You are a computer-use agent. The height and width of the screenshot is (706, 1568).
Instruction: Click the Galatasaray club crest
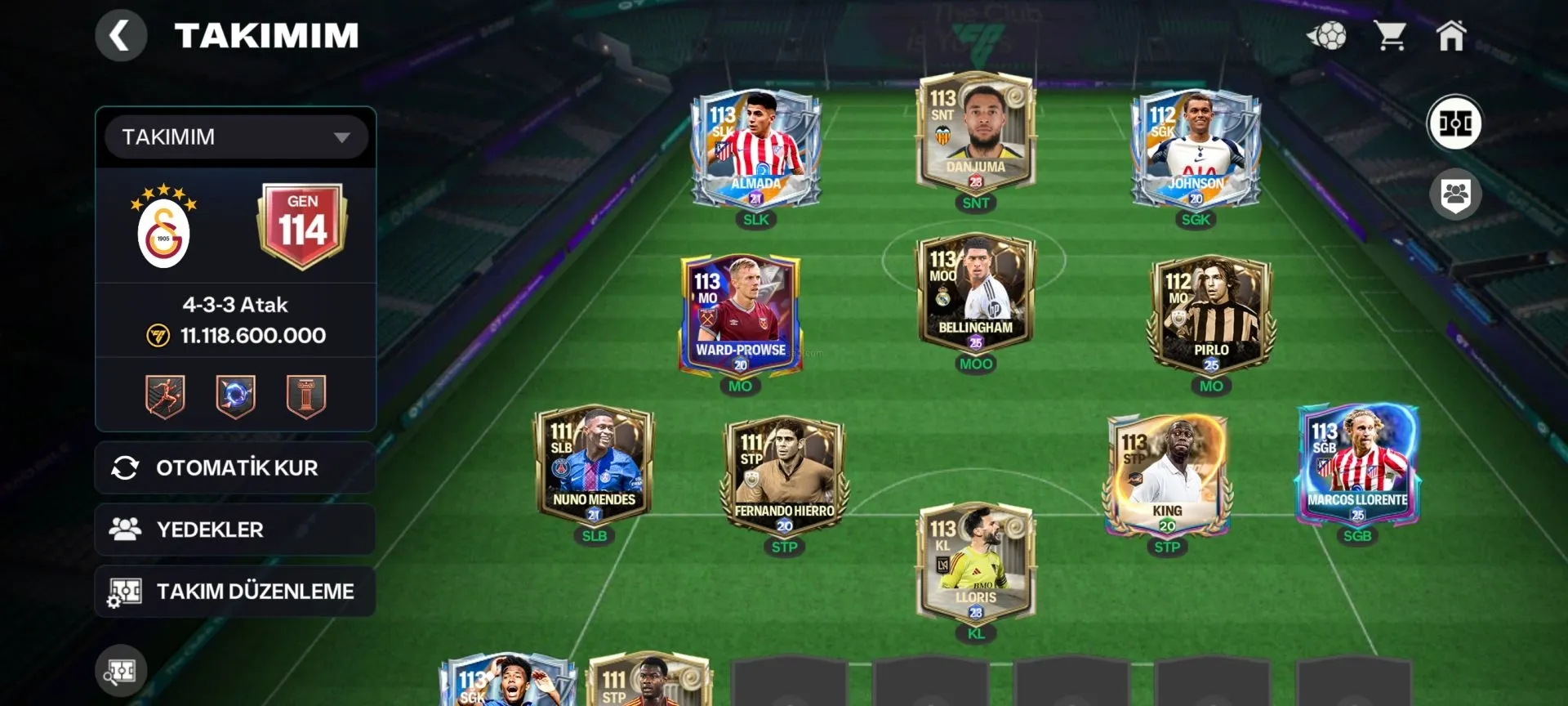[163, 227]
